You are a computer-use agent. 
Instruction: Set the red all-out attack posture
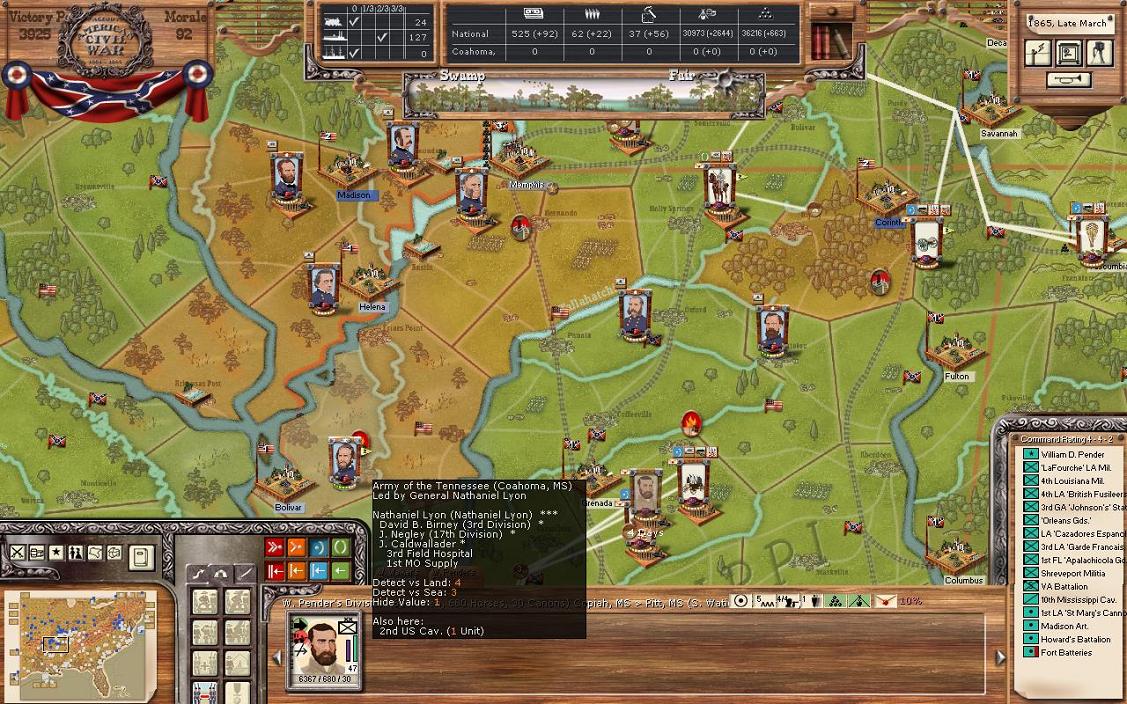coord(275,547)
